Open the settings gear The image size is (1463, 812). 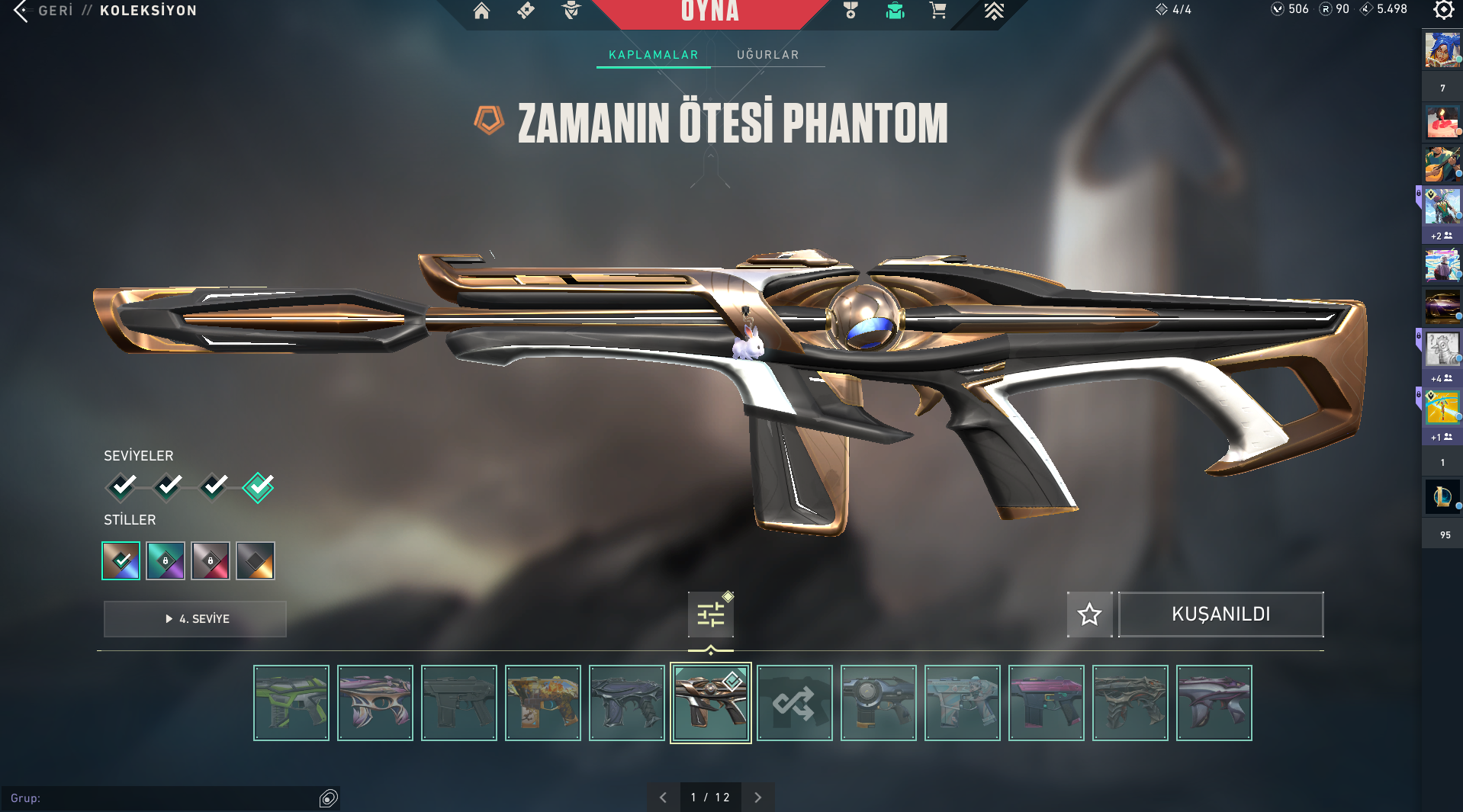coord(1443,10)
